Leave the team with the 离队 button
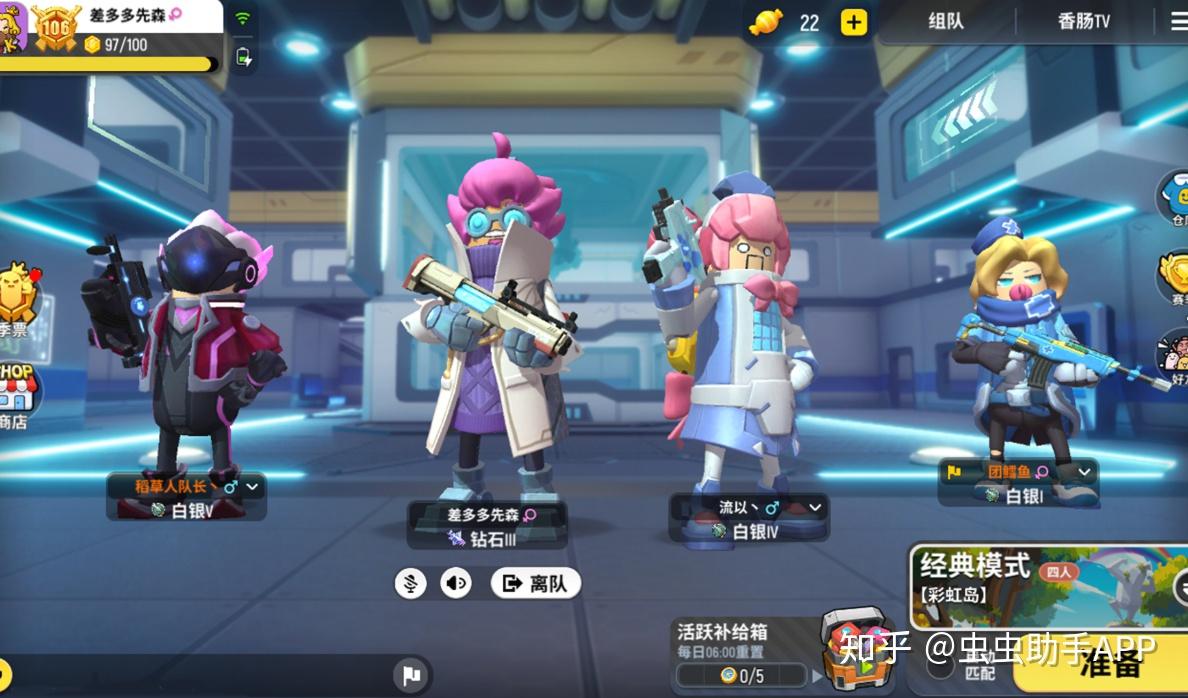 [536, 583]
